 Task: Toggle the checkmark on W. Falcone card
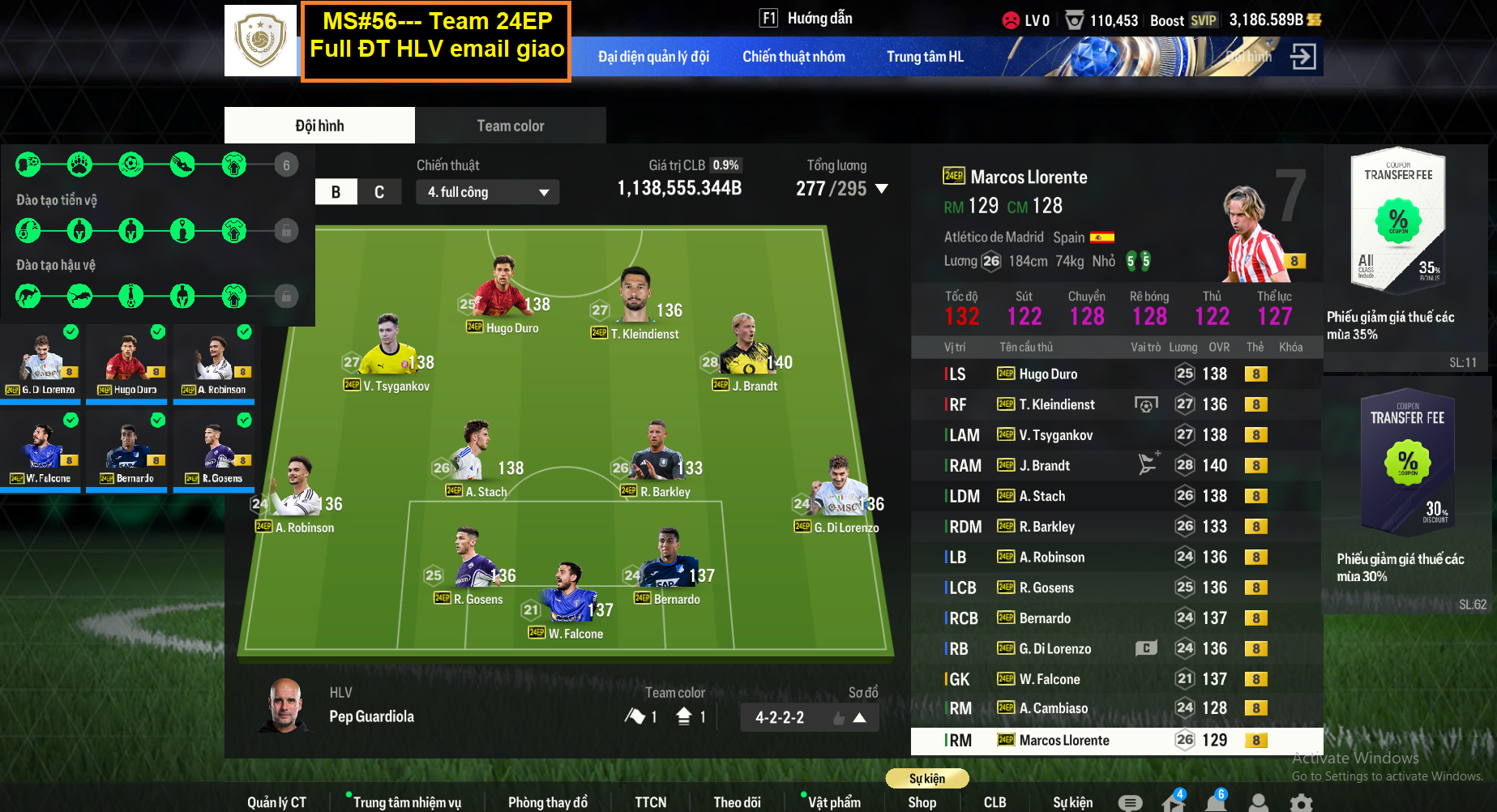point(70,421)
